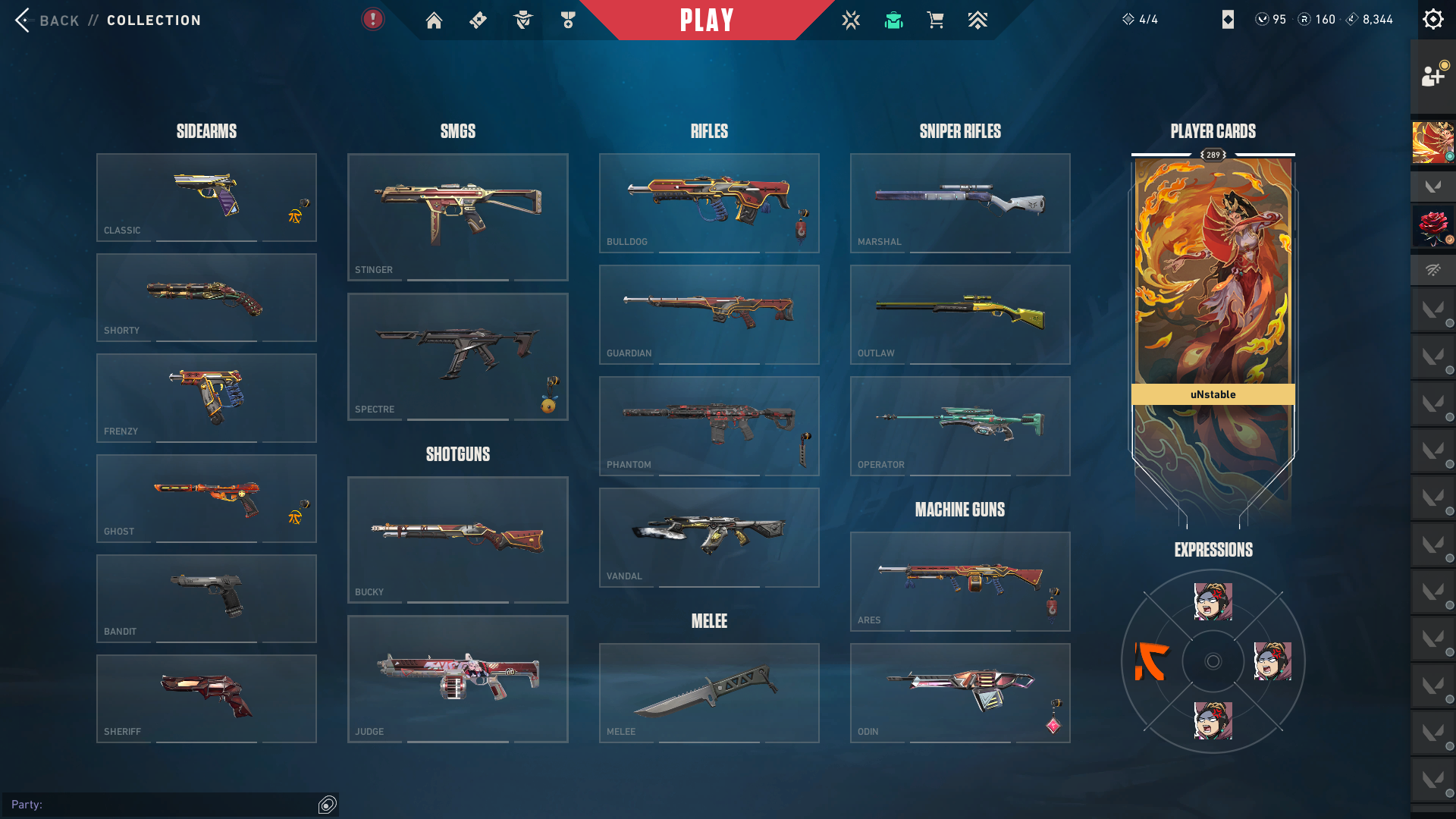The image size is (1456, 819).
Task: Select the Vandal rifle slot
Action: (709, 537)
